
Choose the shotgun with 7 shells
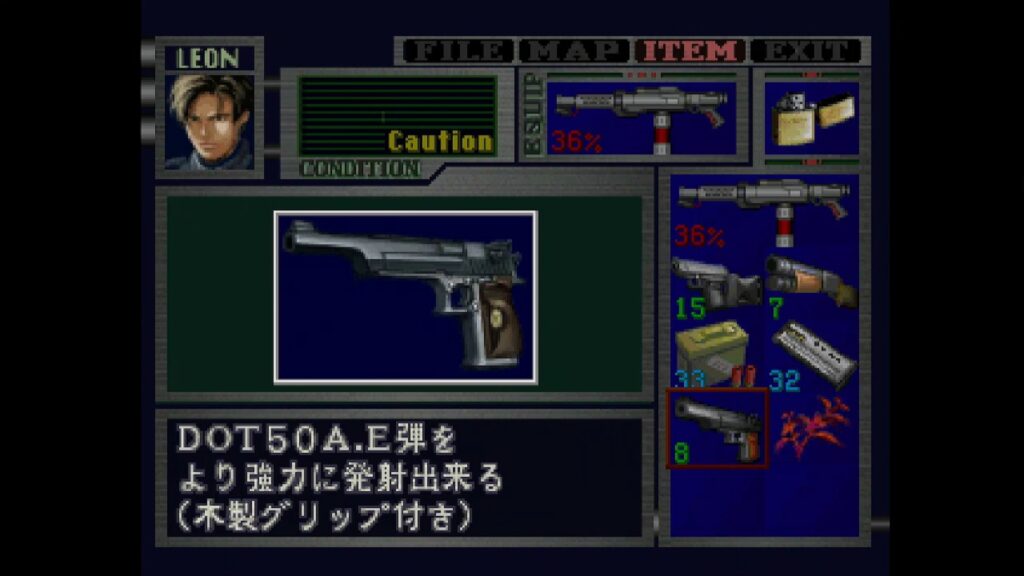(x=810, y=284)
